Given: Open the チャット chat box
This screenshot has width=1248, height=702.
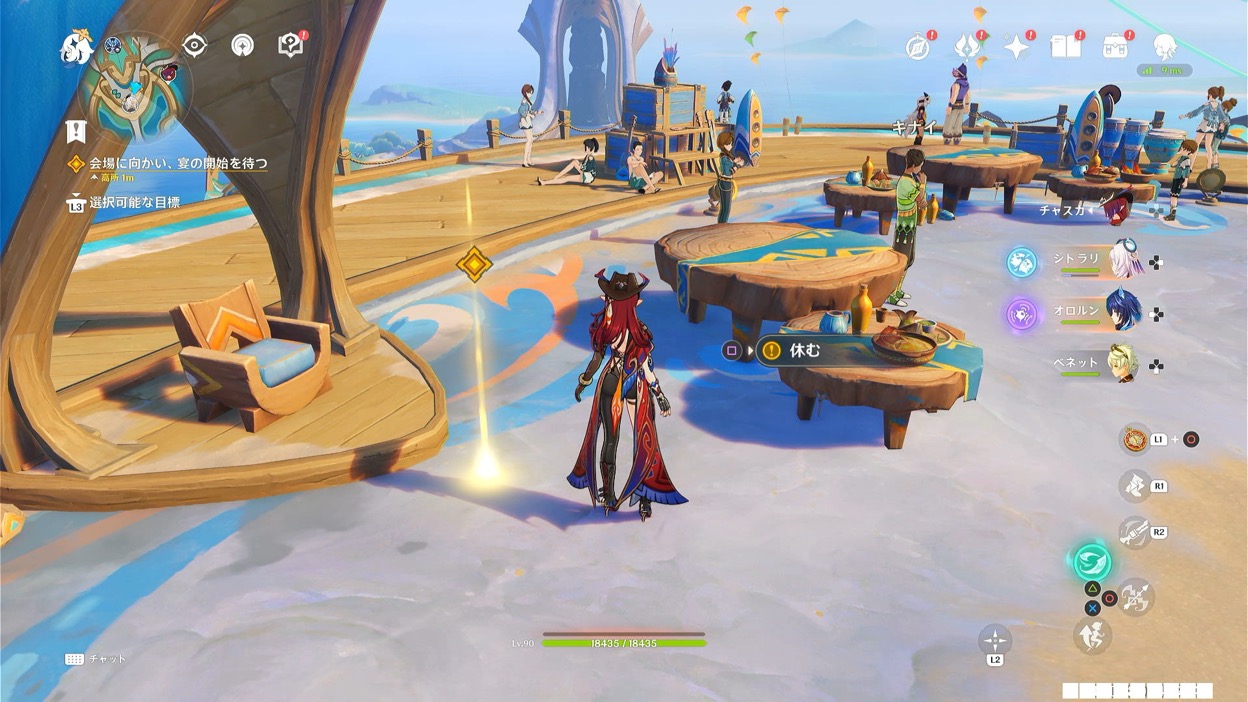Looking at the screenshot, I should click(96, 659).
